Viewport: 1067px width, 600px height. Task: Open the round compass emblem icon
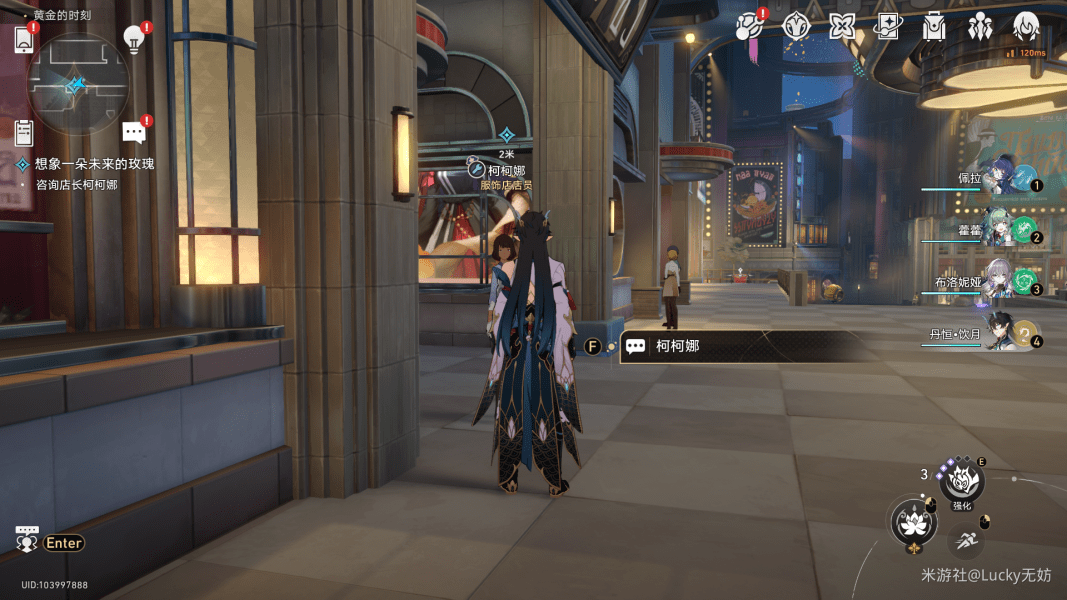coord(796,26)
